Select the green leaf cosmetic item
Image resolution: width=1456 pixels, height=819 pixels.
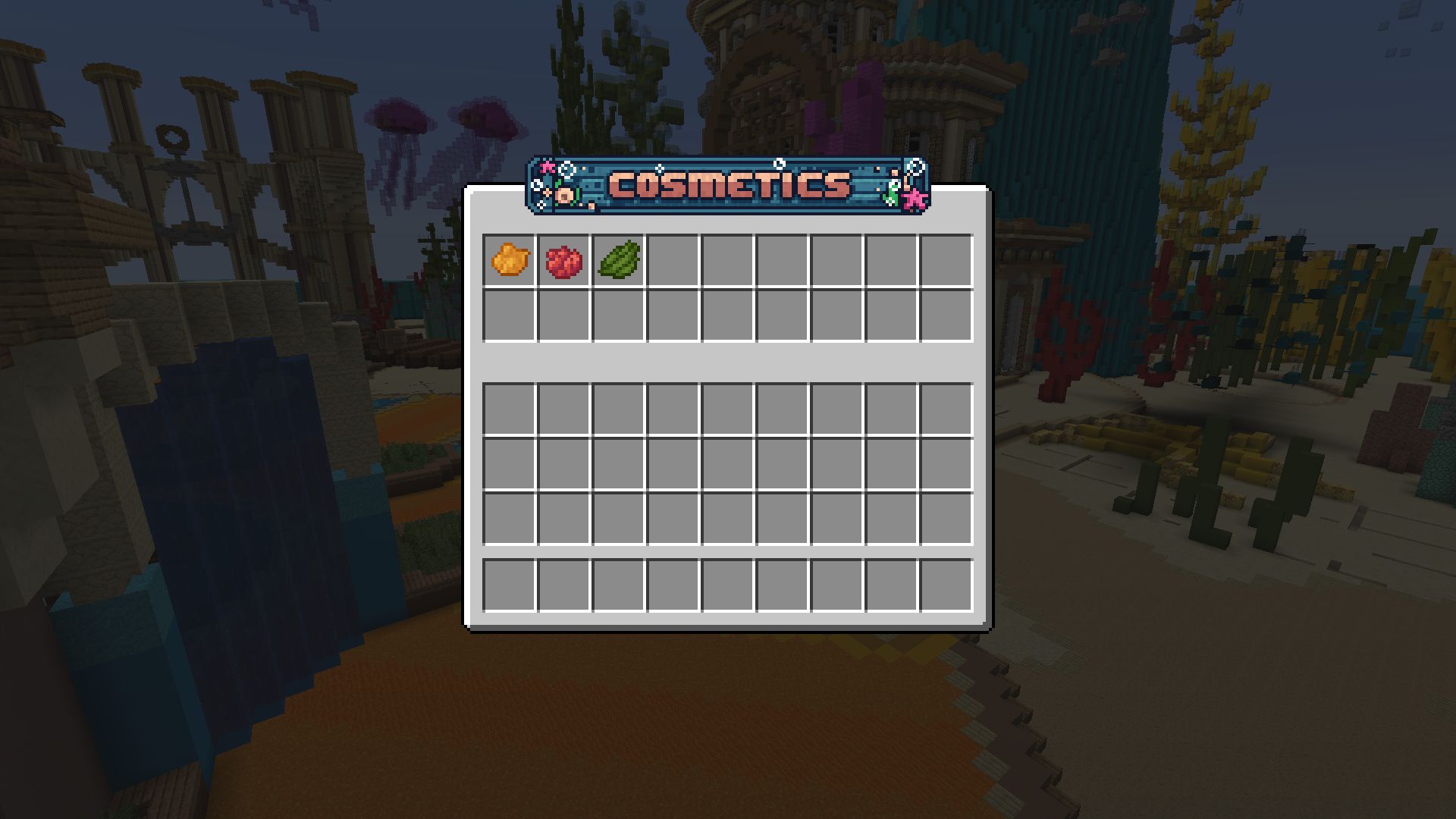(x=618, y=260)
